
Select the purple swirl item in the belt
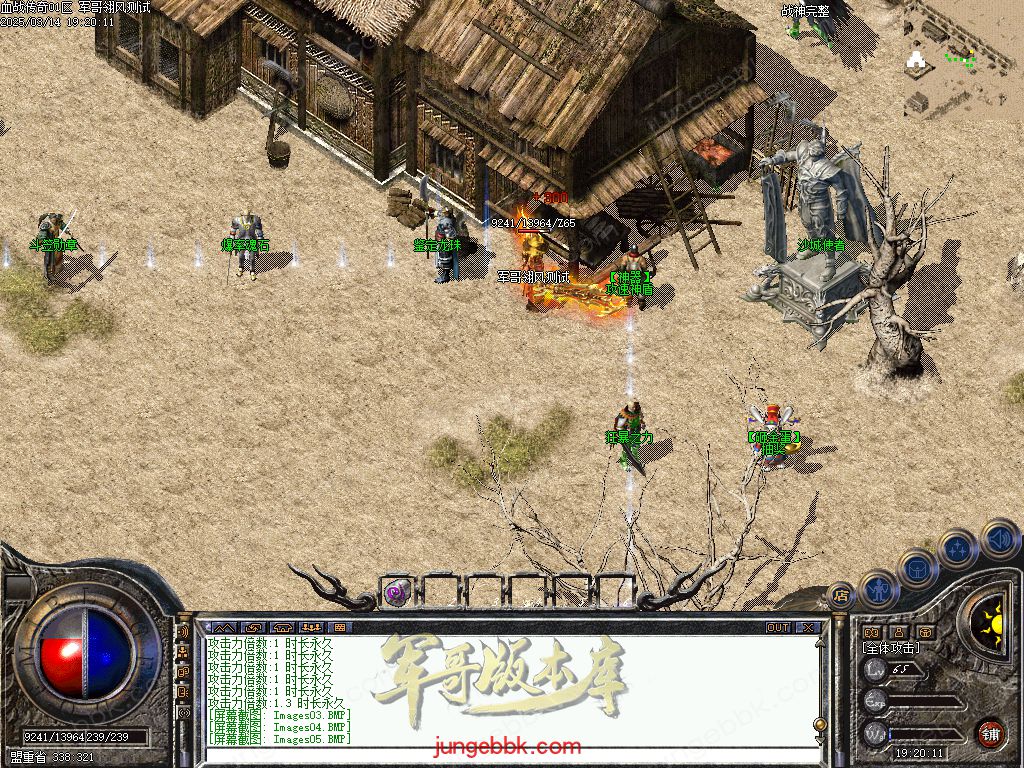click(396, 592)
